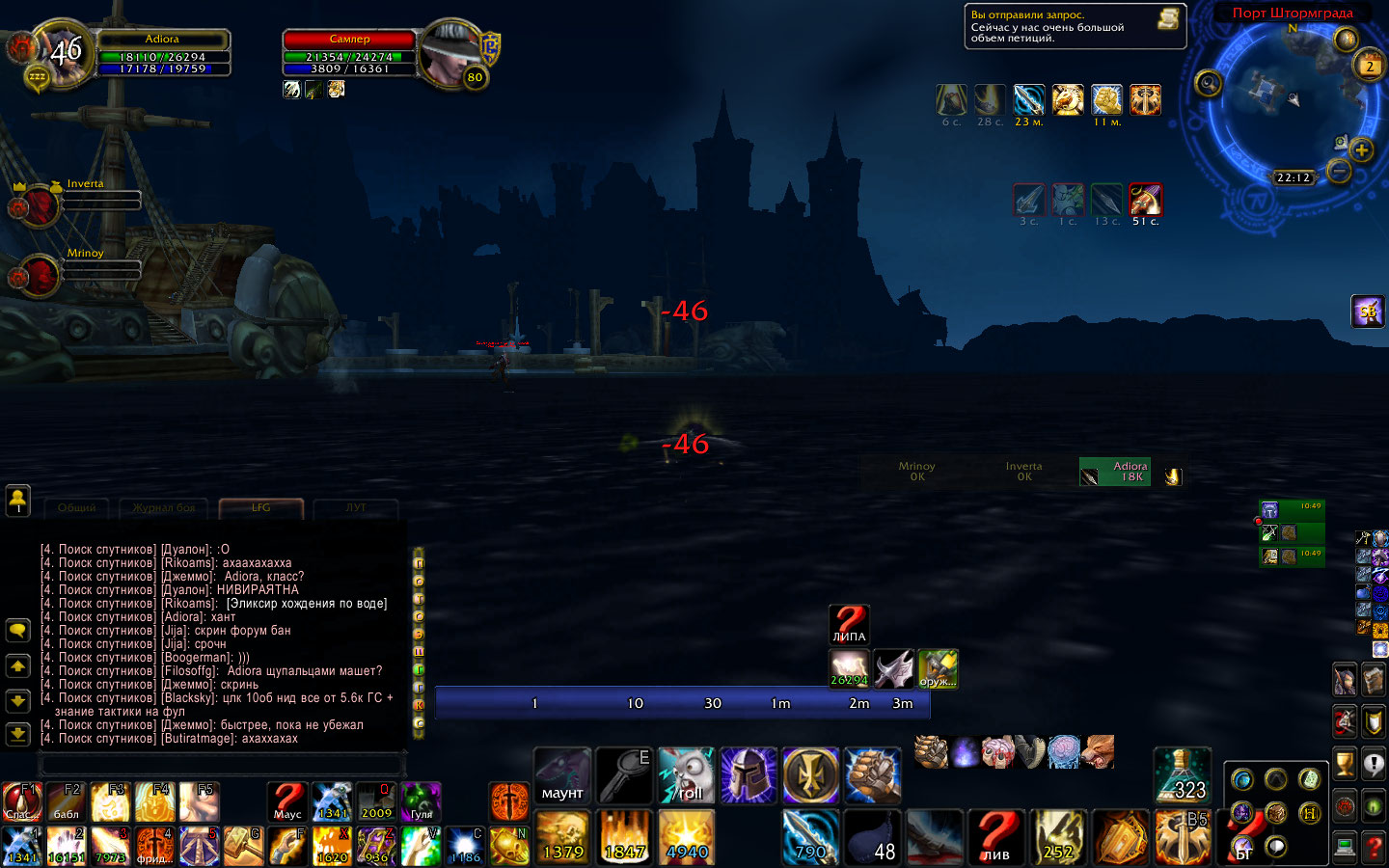Switch to the Общий chat tab
This screenshot has height=868, width=1389.
(77, 508)
